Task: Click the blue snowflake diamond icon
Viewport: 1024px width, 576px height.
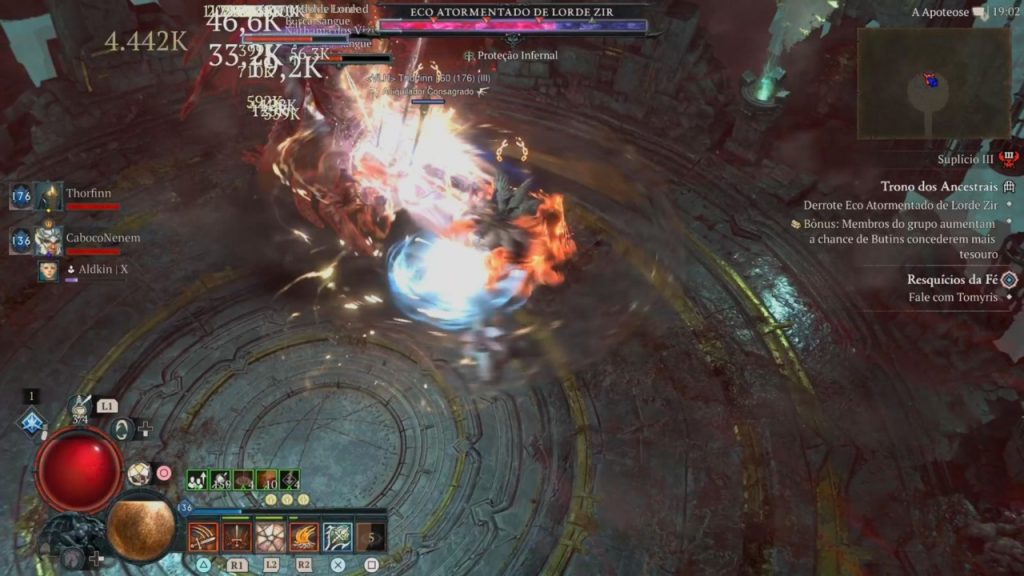Action: pos(32,422)
